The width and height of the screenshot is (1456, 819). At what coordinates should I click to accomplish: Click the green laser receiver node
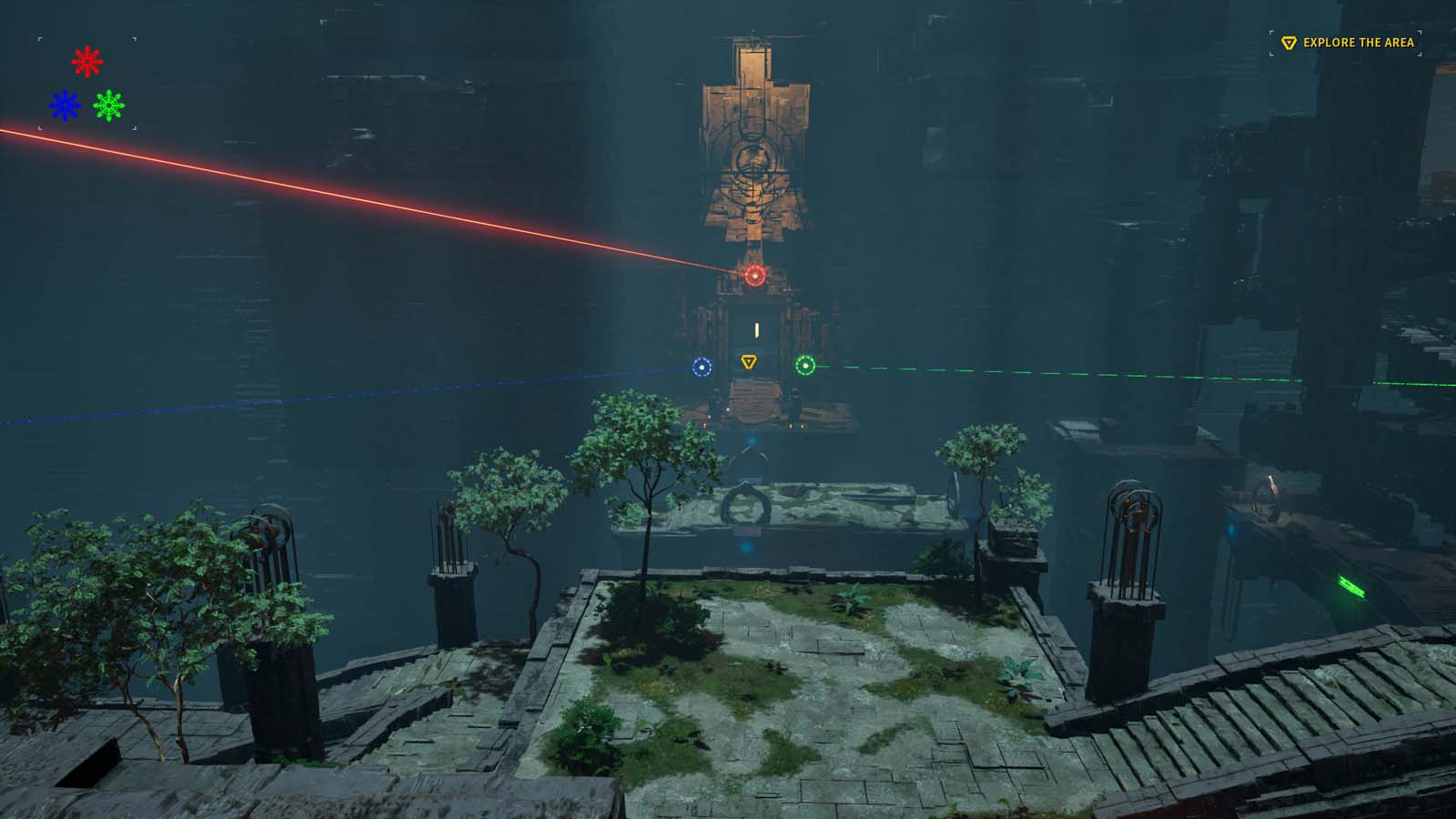point(804,365)
